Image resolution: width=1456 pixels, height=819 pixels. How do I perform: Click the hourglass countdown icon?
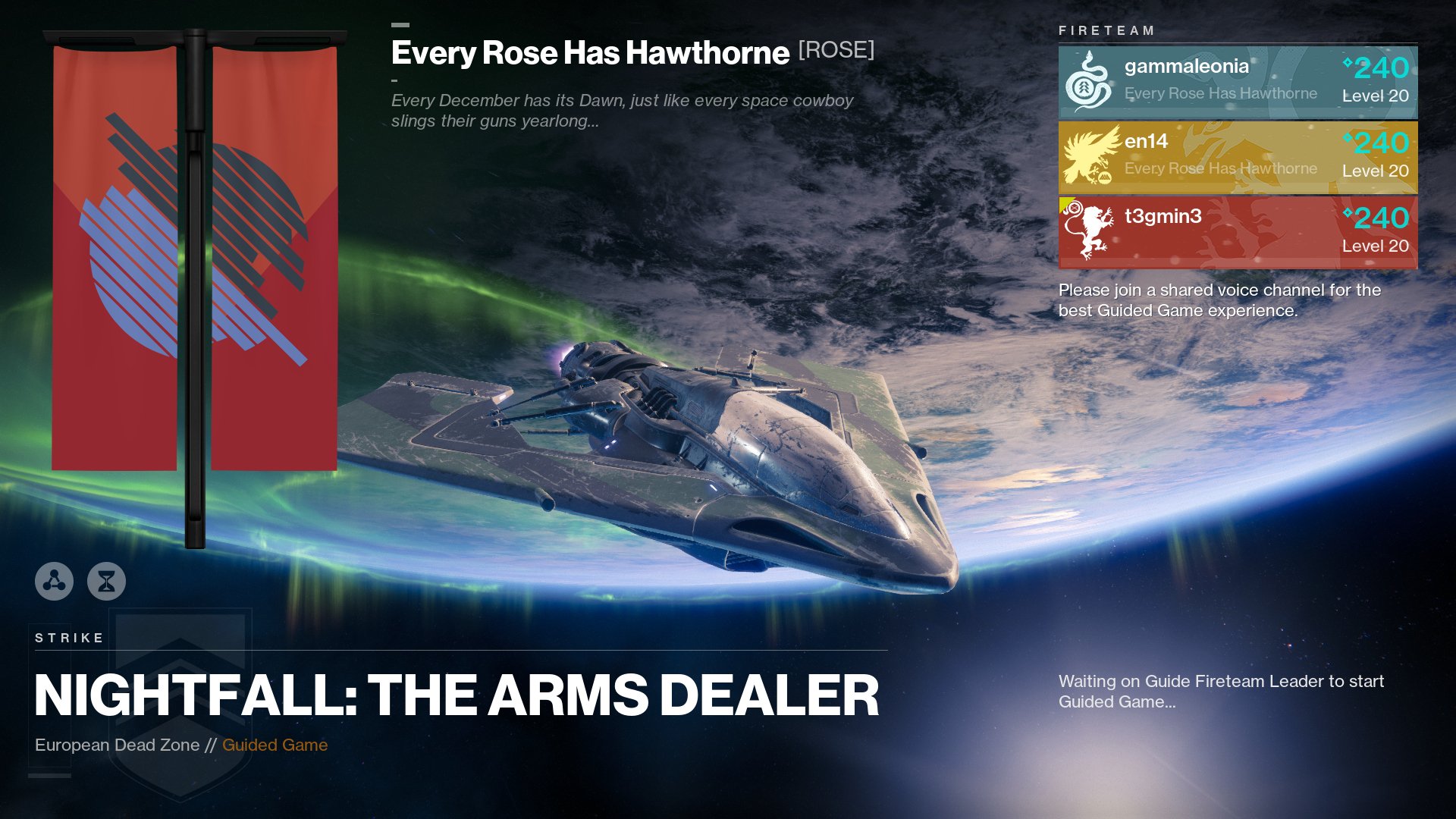(107, 582)
